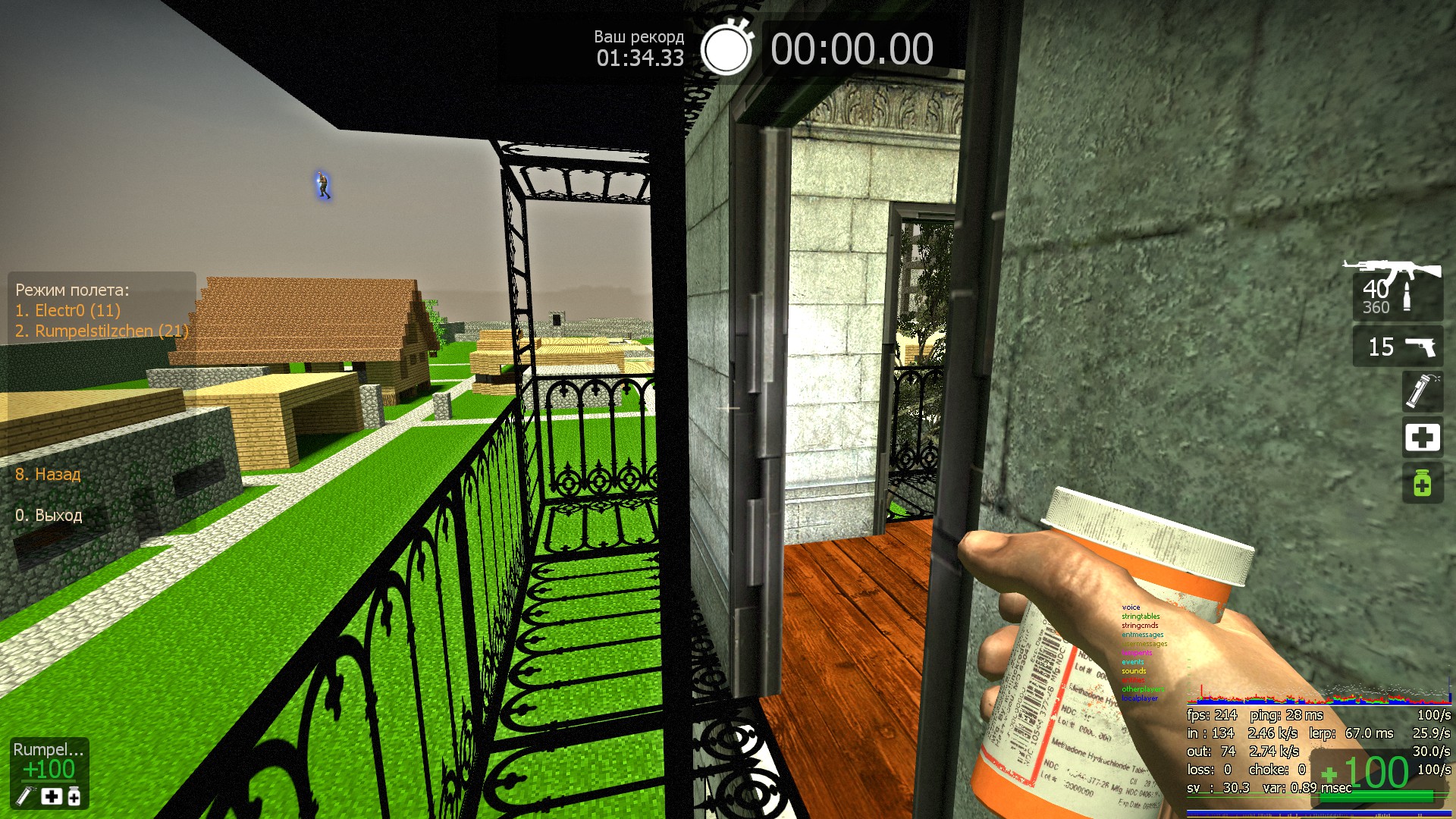
Task: Select the green pain pills slot
Action: click(1422, 484)
